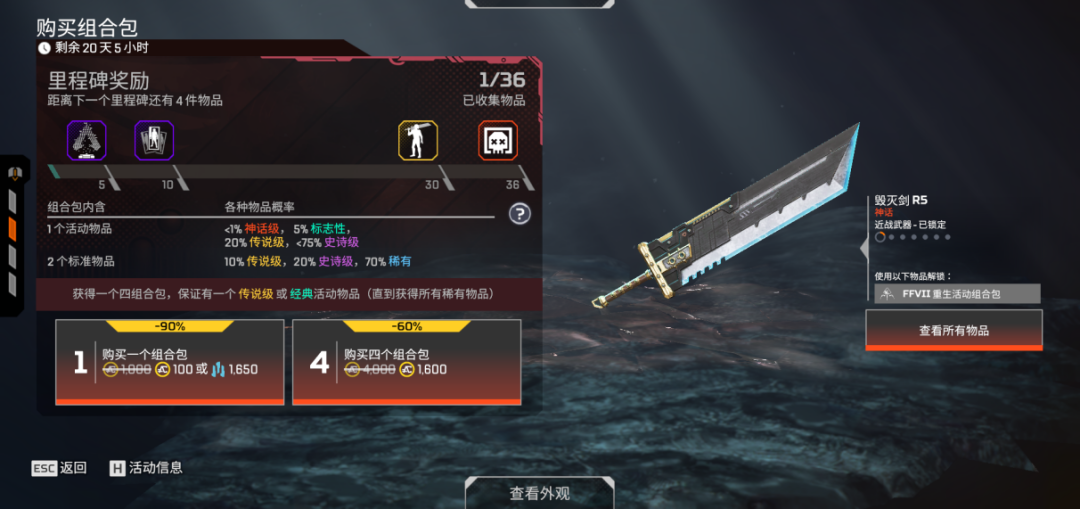The width and height of the screenshot is (1080, 509).
Task: View the milestone 10 cards reward icon
Action: point(154,141)
